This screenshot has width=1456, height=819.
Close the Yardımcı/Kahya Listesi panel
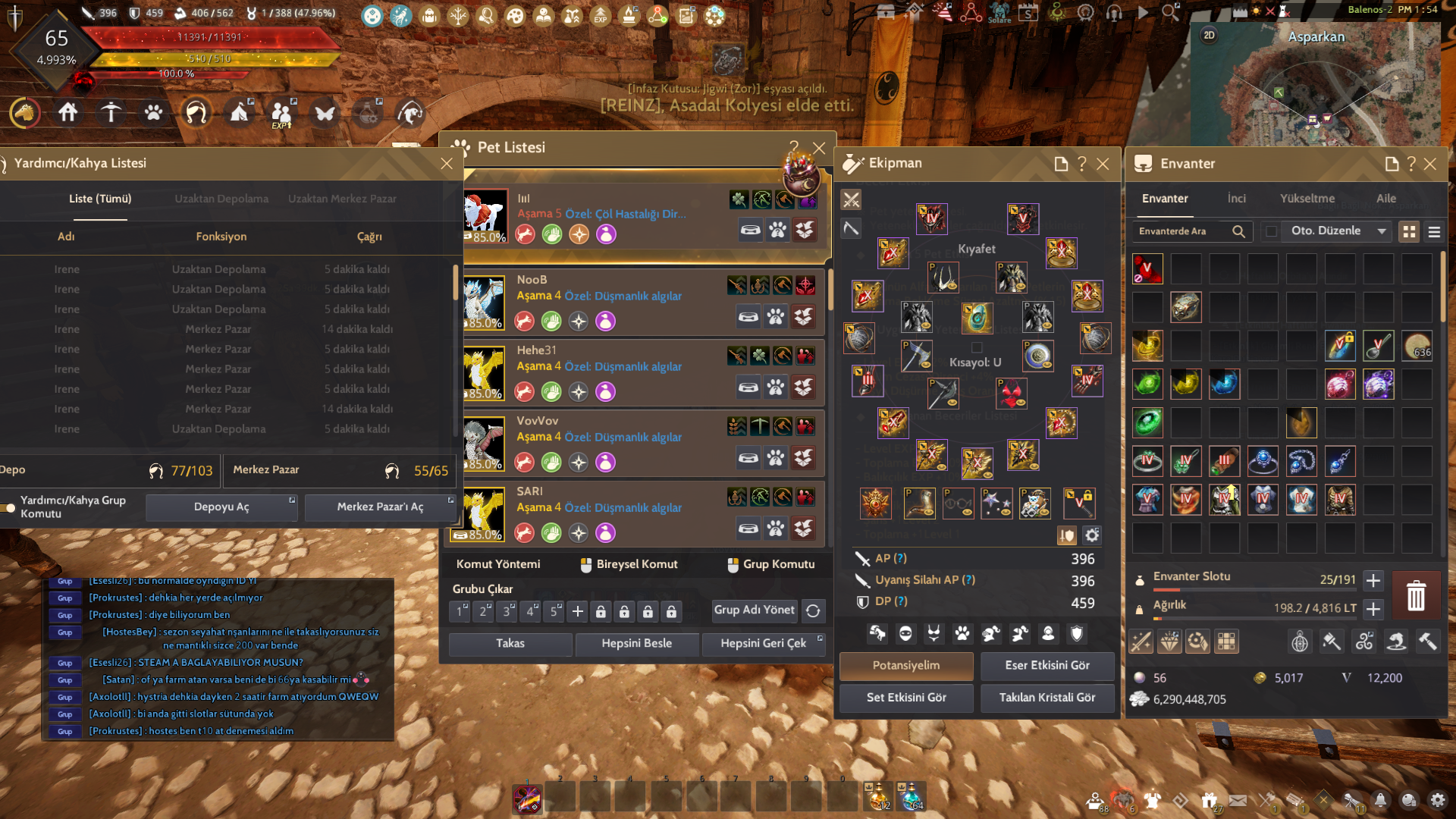click(x=447, y=164)
